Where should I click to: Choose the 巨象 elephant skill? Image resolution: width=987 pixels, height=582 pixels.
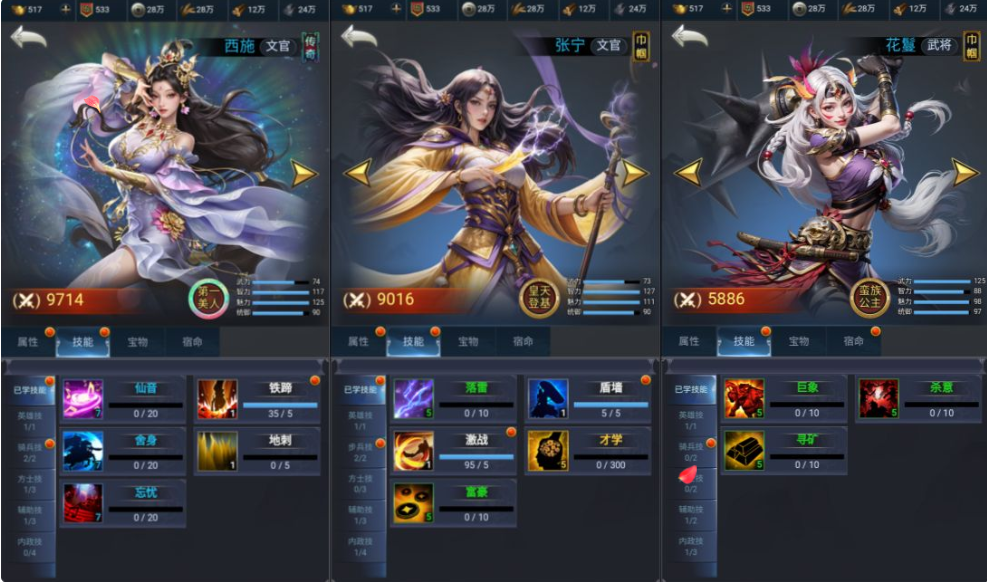743,398
